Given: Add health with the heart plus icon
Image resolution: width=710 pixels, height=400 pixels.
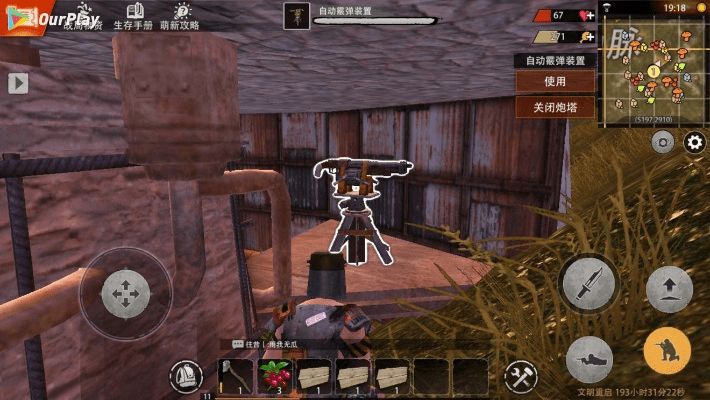Looking at the screenshot, I should tap(589, 16).
